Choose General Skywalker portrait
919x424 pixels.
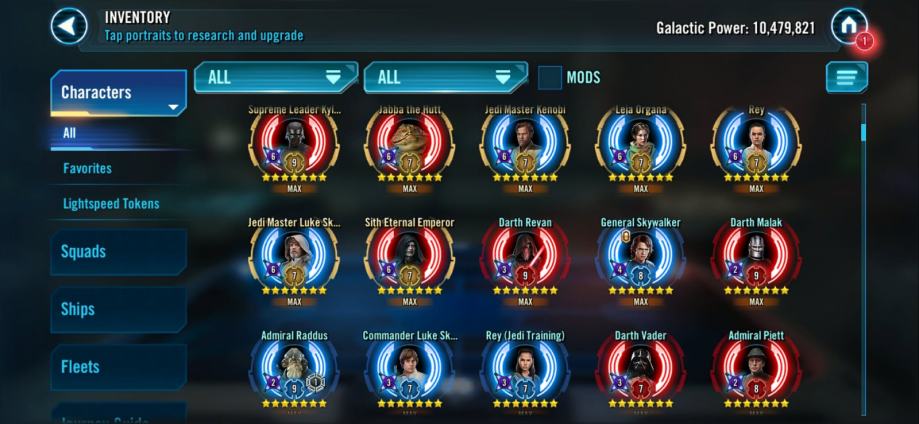click(641, 260)
